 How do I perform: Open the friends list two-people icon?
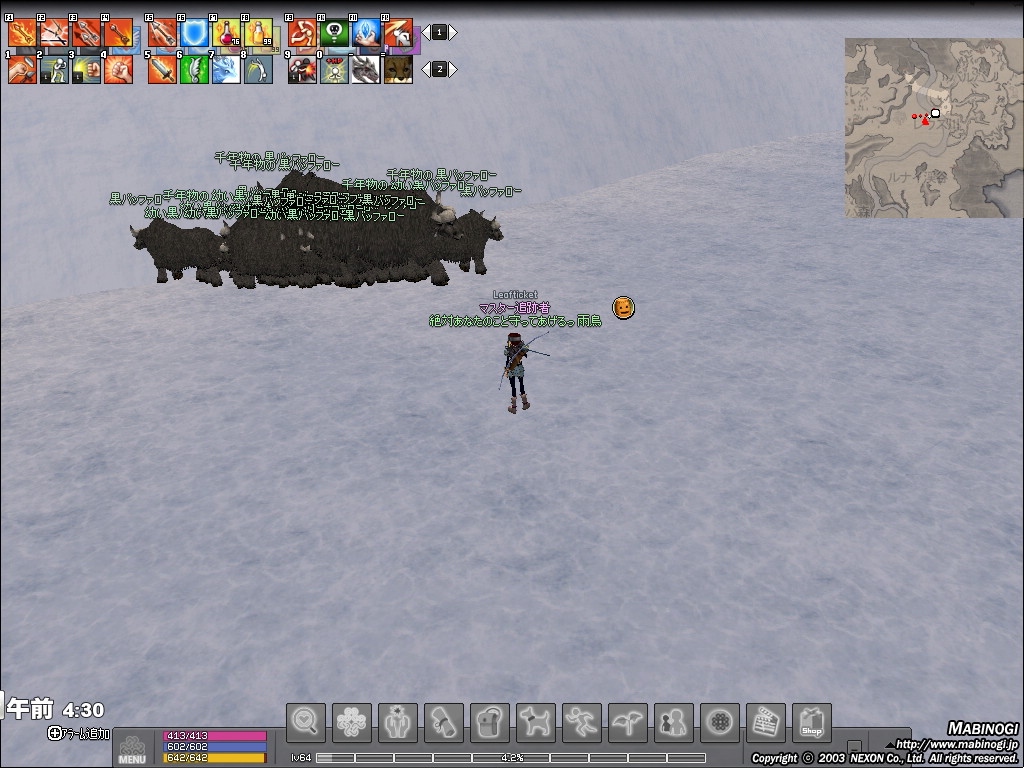673,722
